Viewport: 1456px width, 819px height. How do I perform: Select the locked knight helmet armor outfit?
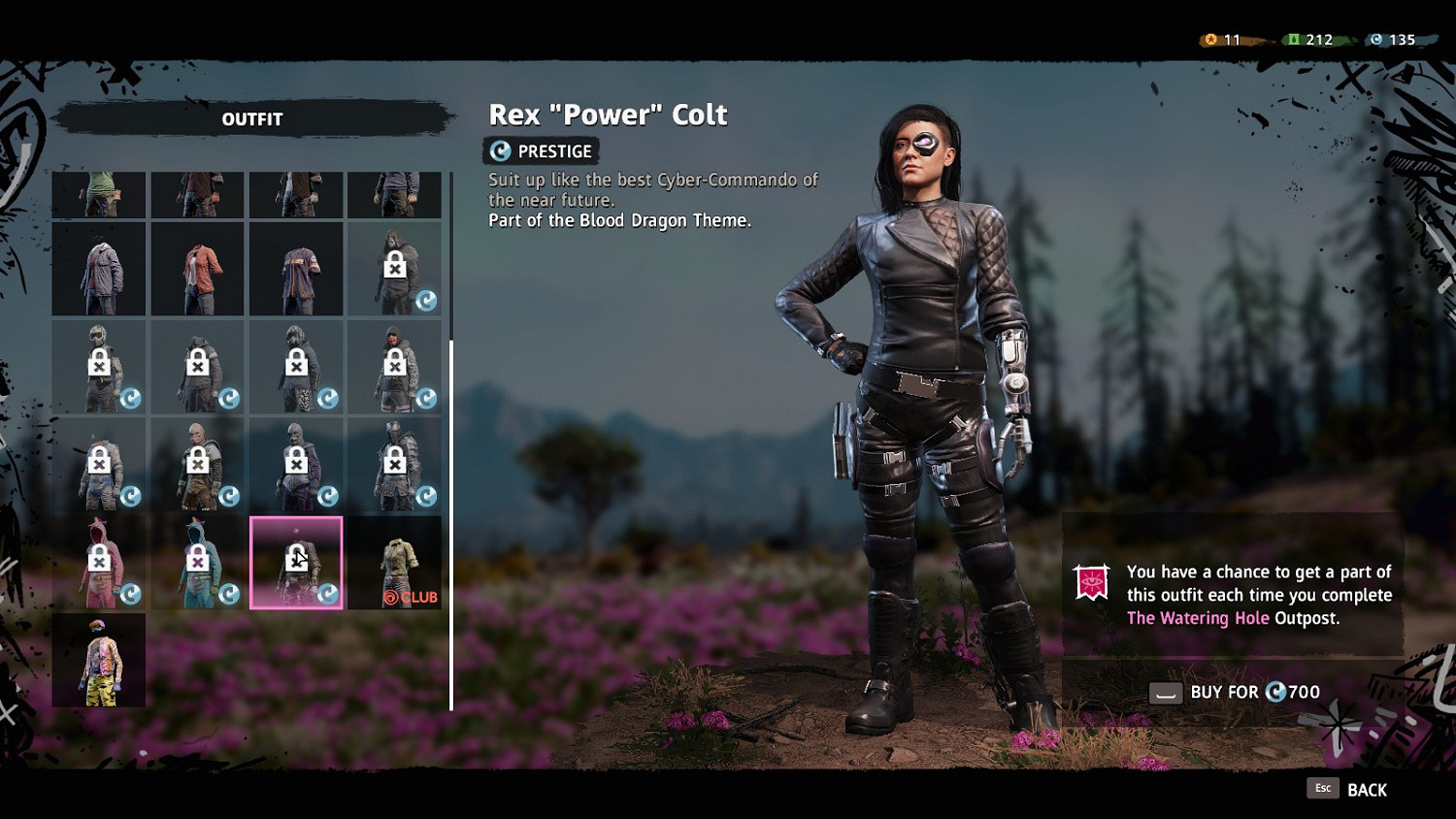pyautogui.click(x=395, y=465)
